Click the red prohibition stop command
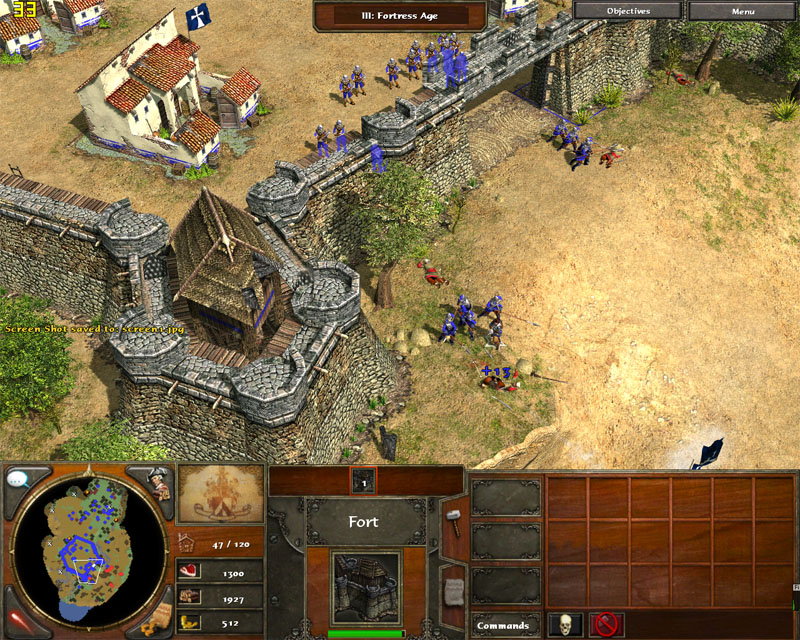The image size is (800, 640). coord(606,625)
